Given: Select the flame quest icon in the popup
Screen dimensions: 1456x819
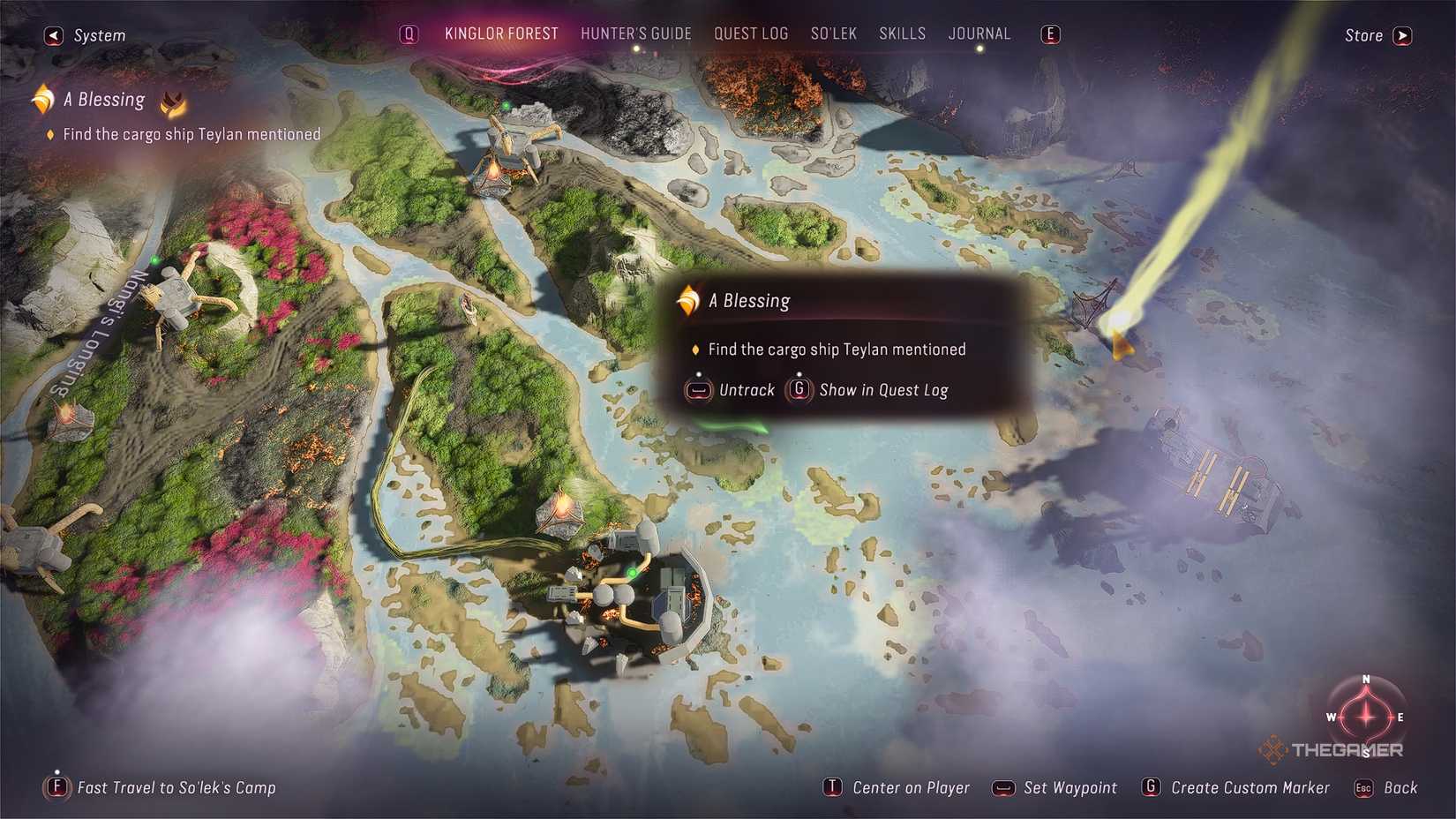Looking at the screenshot, I should (x=687, y=300).
